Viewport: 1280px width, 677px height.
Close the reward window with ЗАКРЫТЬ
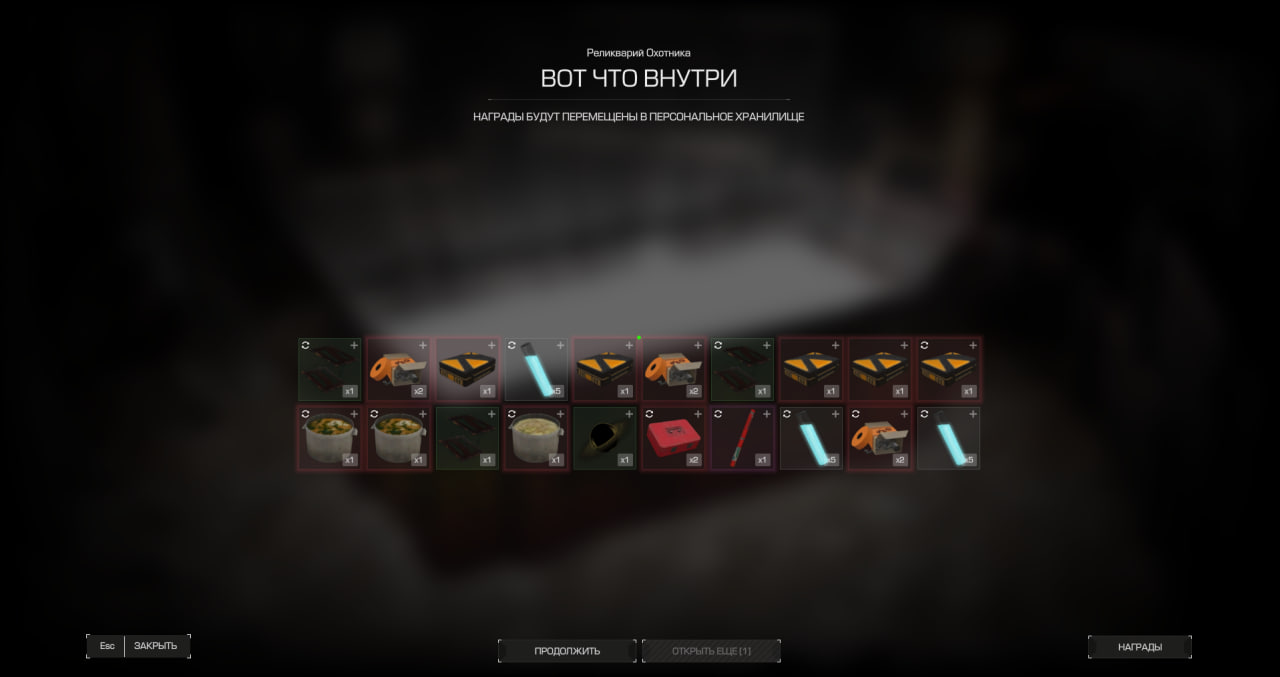155,646
